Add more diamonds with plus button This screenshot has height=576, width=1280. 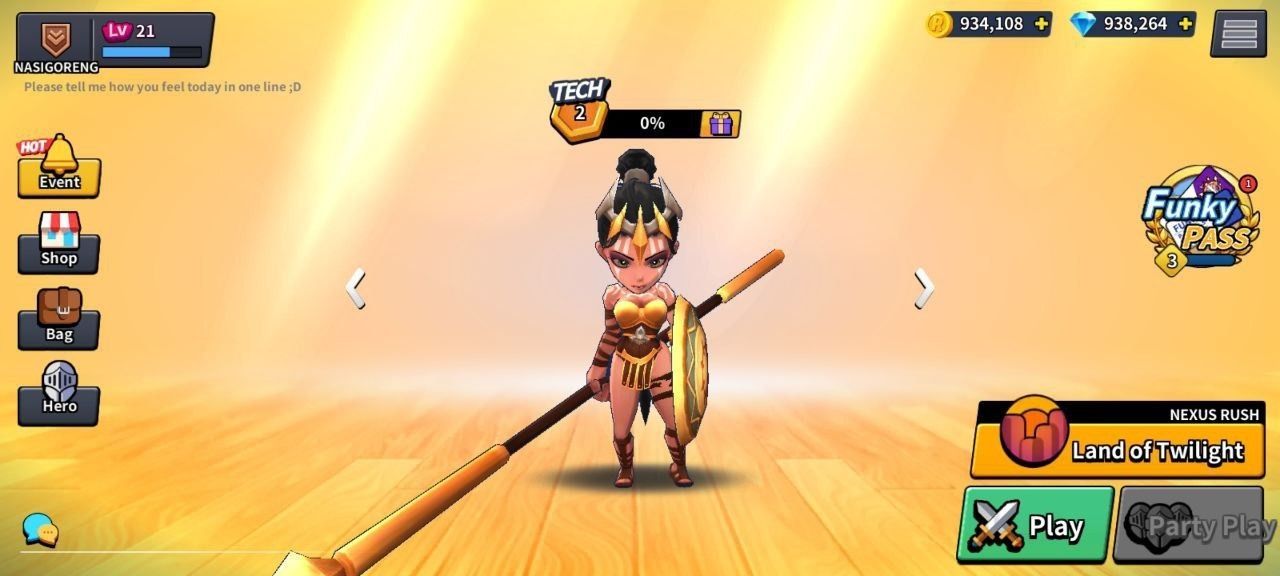1185,24
